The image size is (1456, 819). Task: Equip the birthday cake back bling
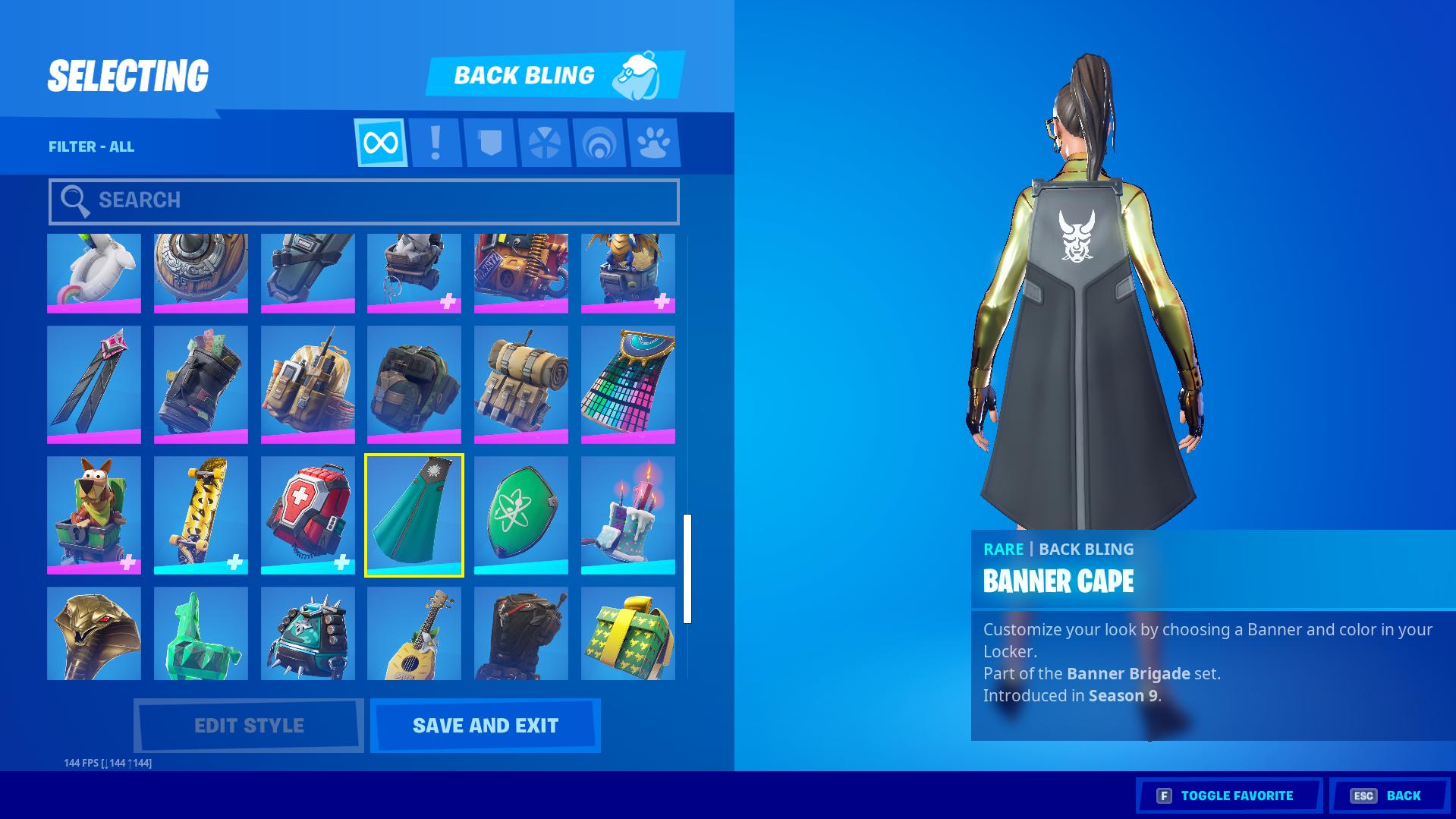(x=628, y=515)
